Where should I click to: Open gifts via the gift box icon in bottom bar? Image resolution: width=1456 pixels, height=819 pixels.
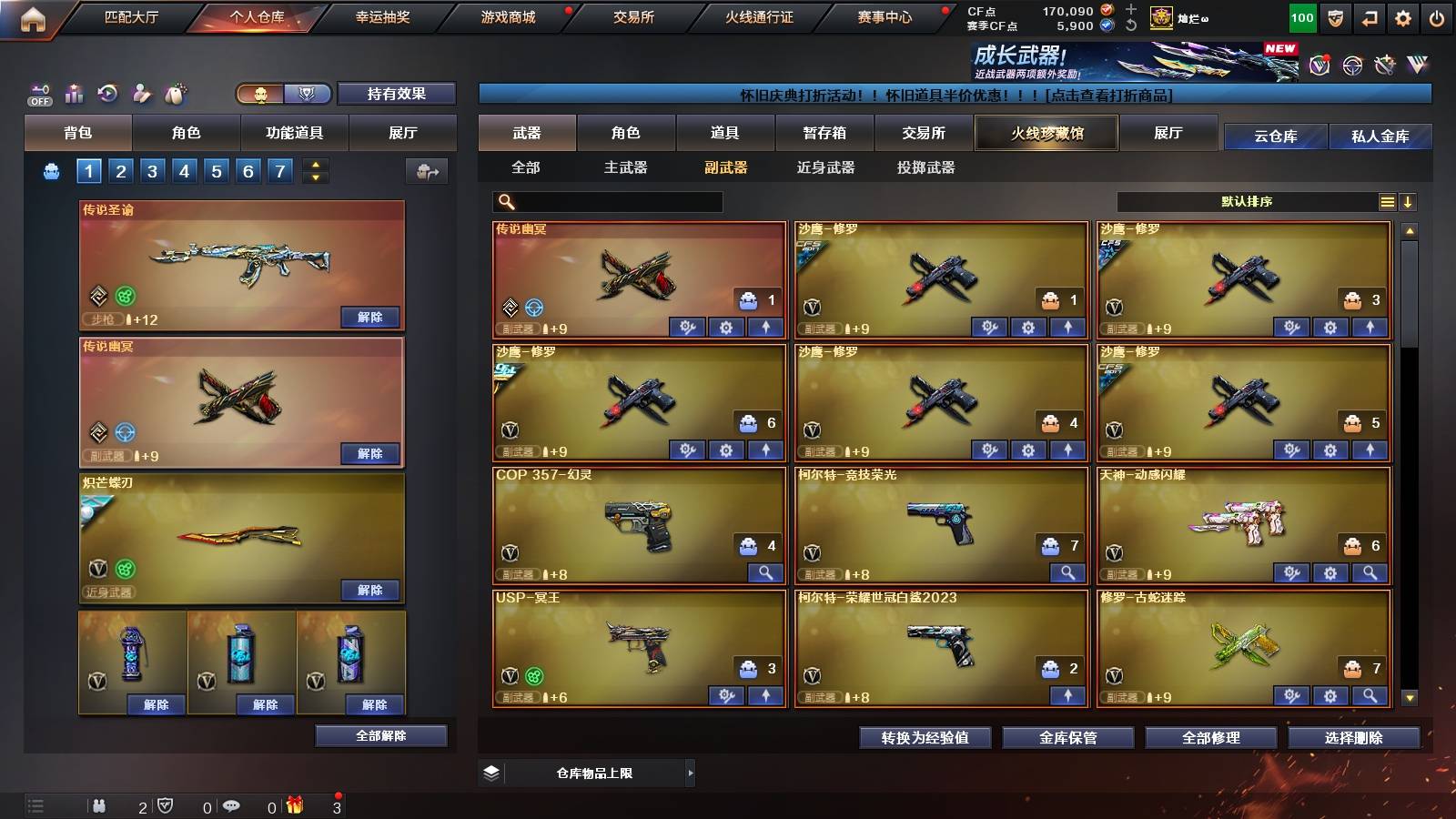point(293,804)
